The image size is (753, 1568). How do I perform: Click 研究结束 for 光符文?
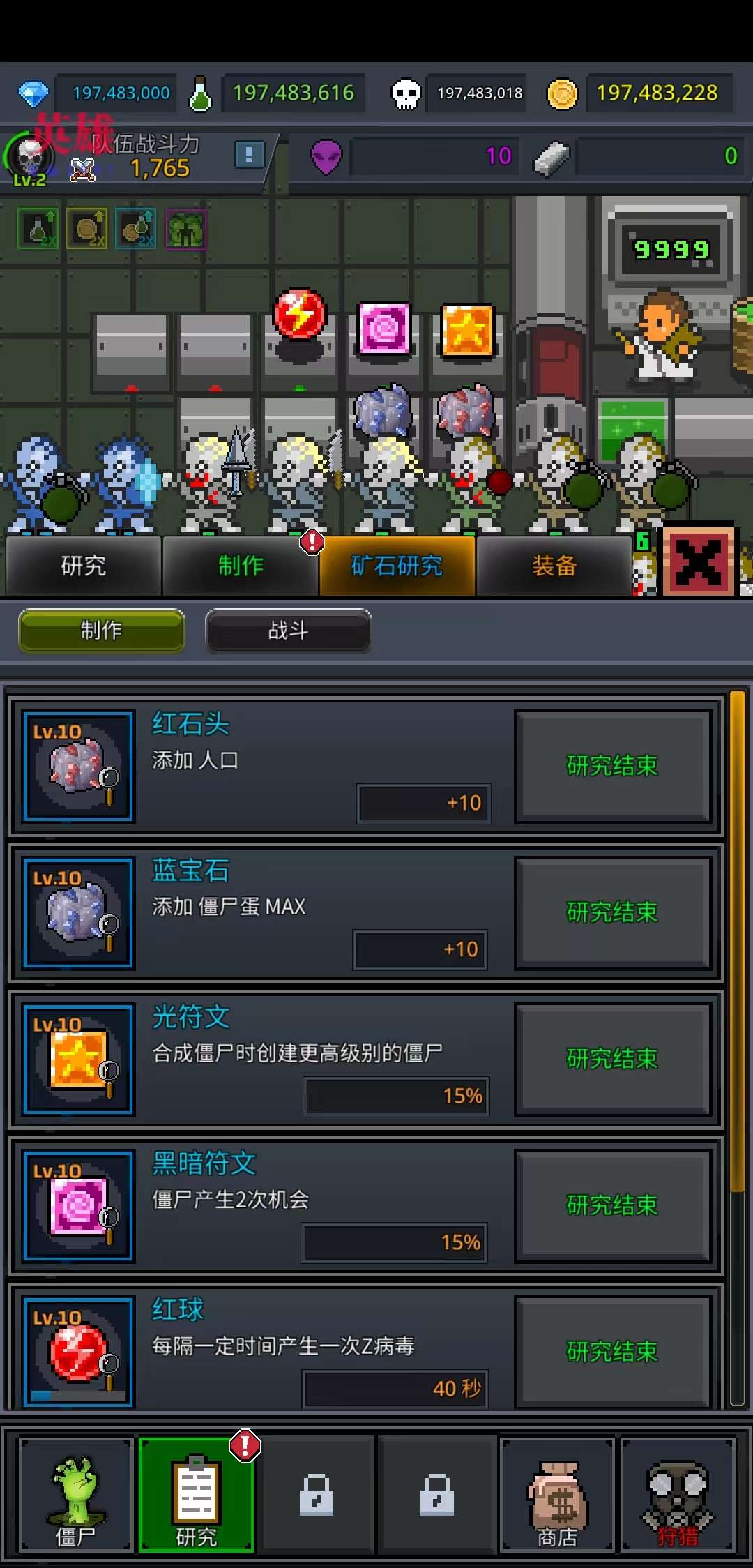coord(612,1059)
